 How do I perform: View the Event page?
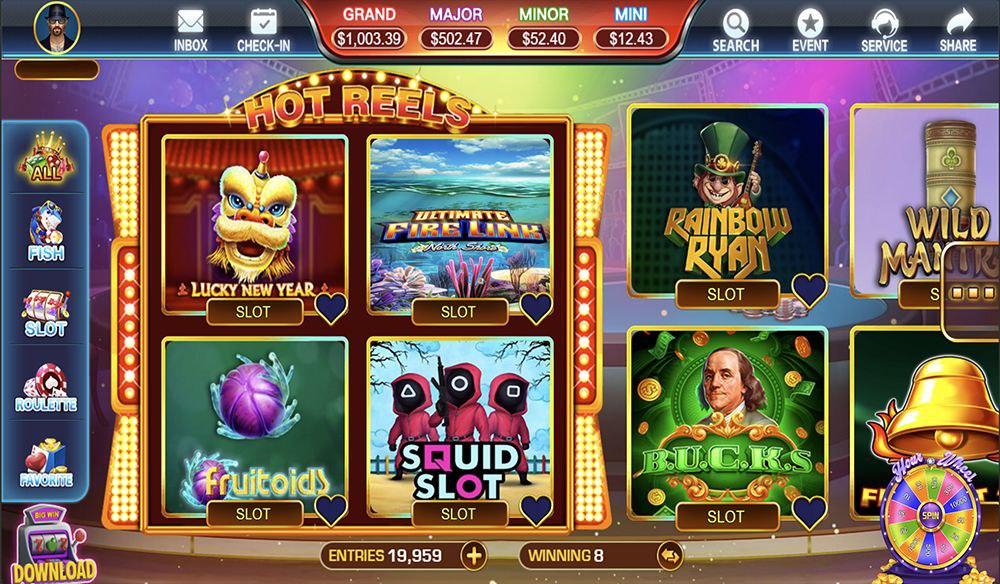point(809,29)
